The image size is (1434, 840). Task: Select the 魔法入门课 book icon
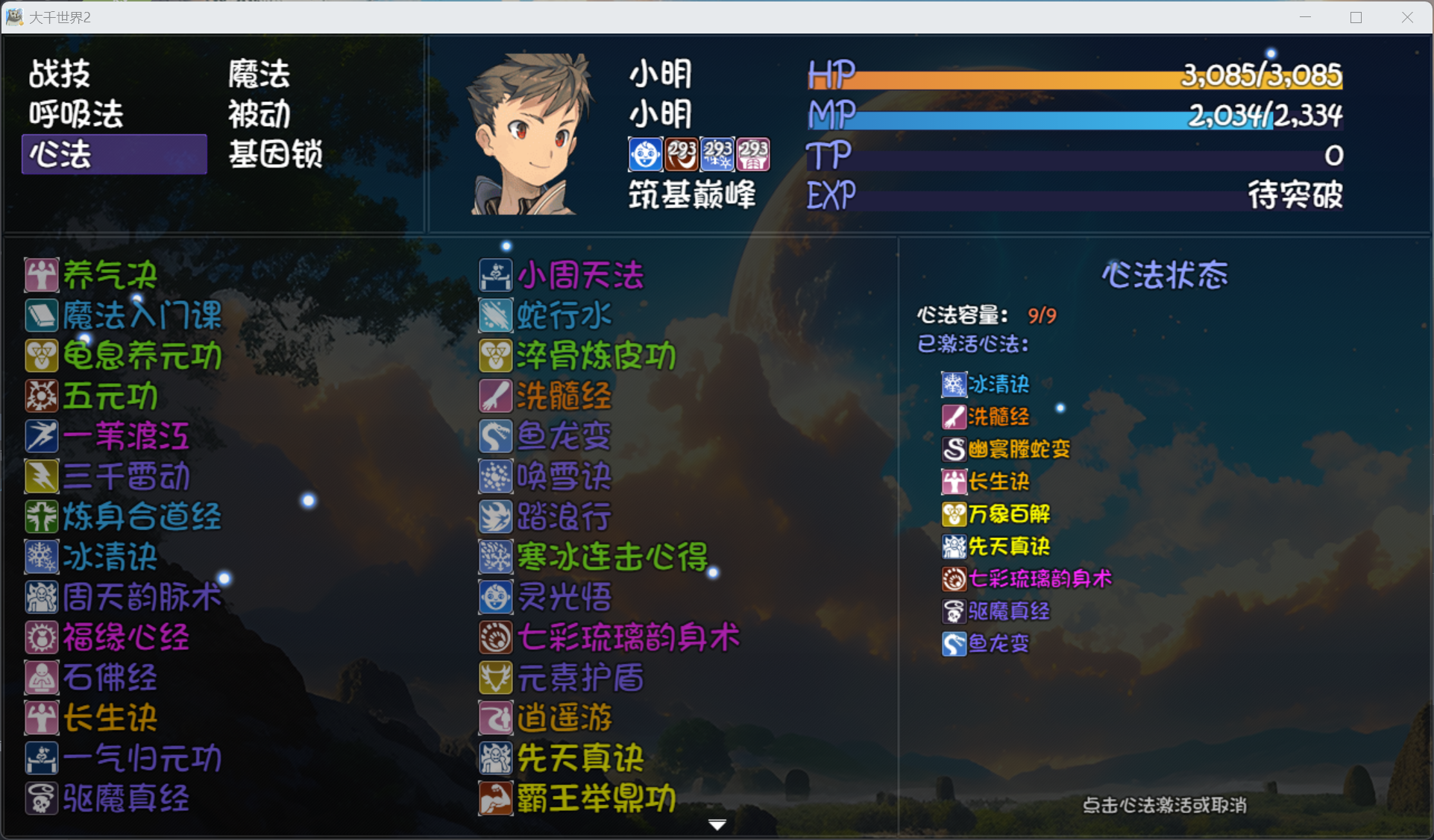coord(41,315)
